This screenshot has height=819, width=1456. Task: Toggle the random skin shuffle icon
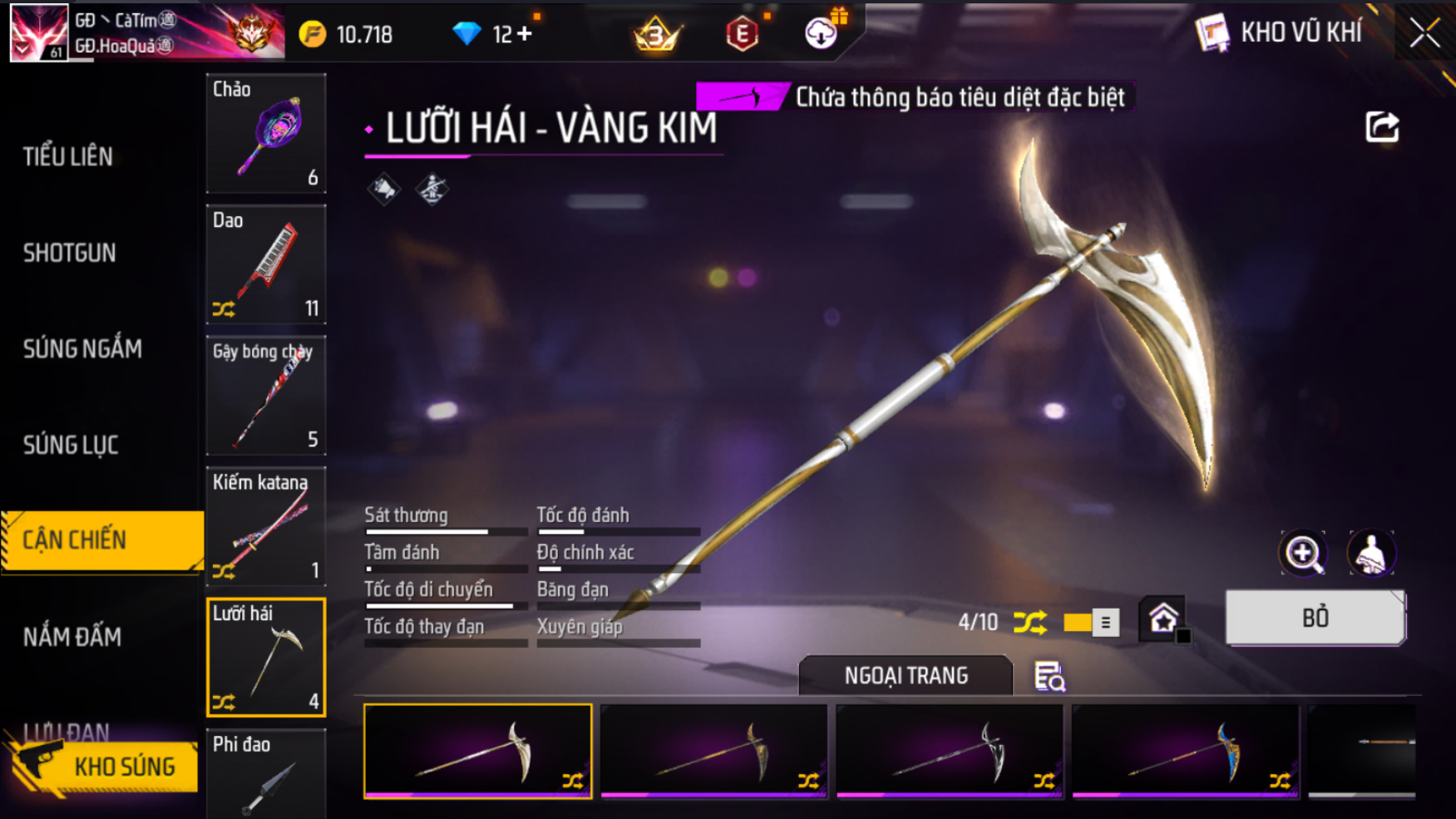[x=1030, y=622]
